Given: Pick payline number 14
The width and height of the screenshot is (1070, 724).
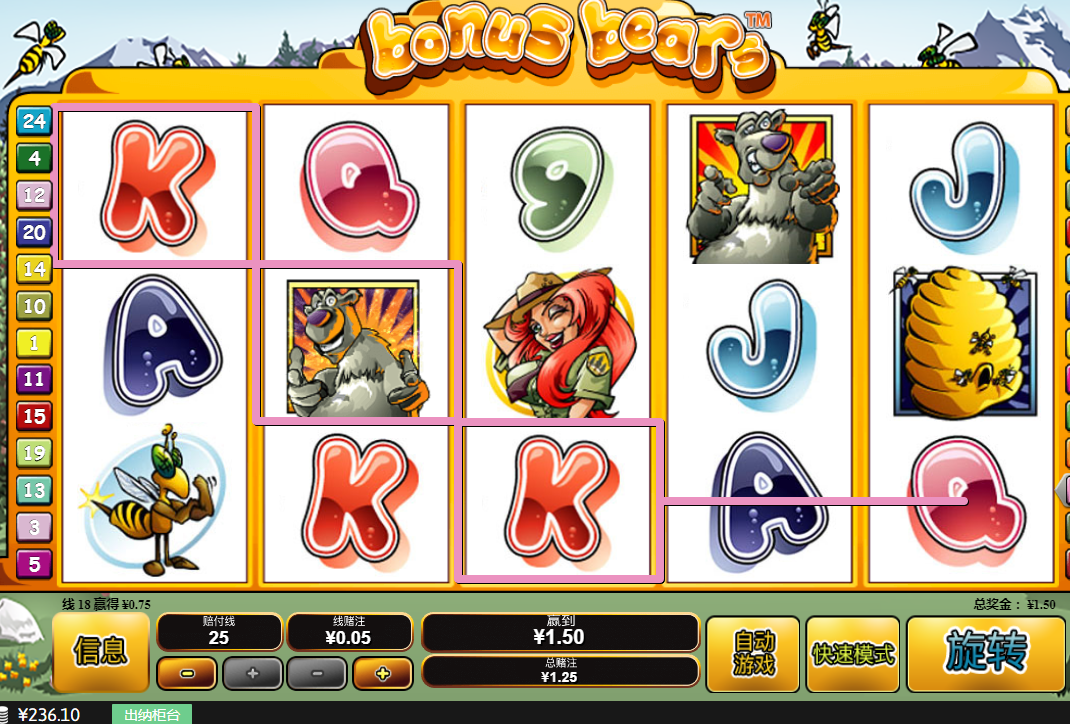Looking at the screenshot, I should pos(34,269).
